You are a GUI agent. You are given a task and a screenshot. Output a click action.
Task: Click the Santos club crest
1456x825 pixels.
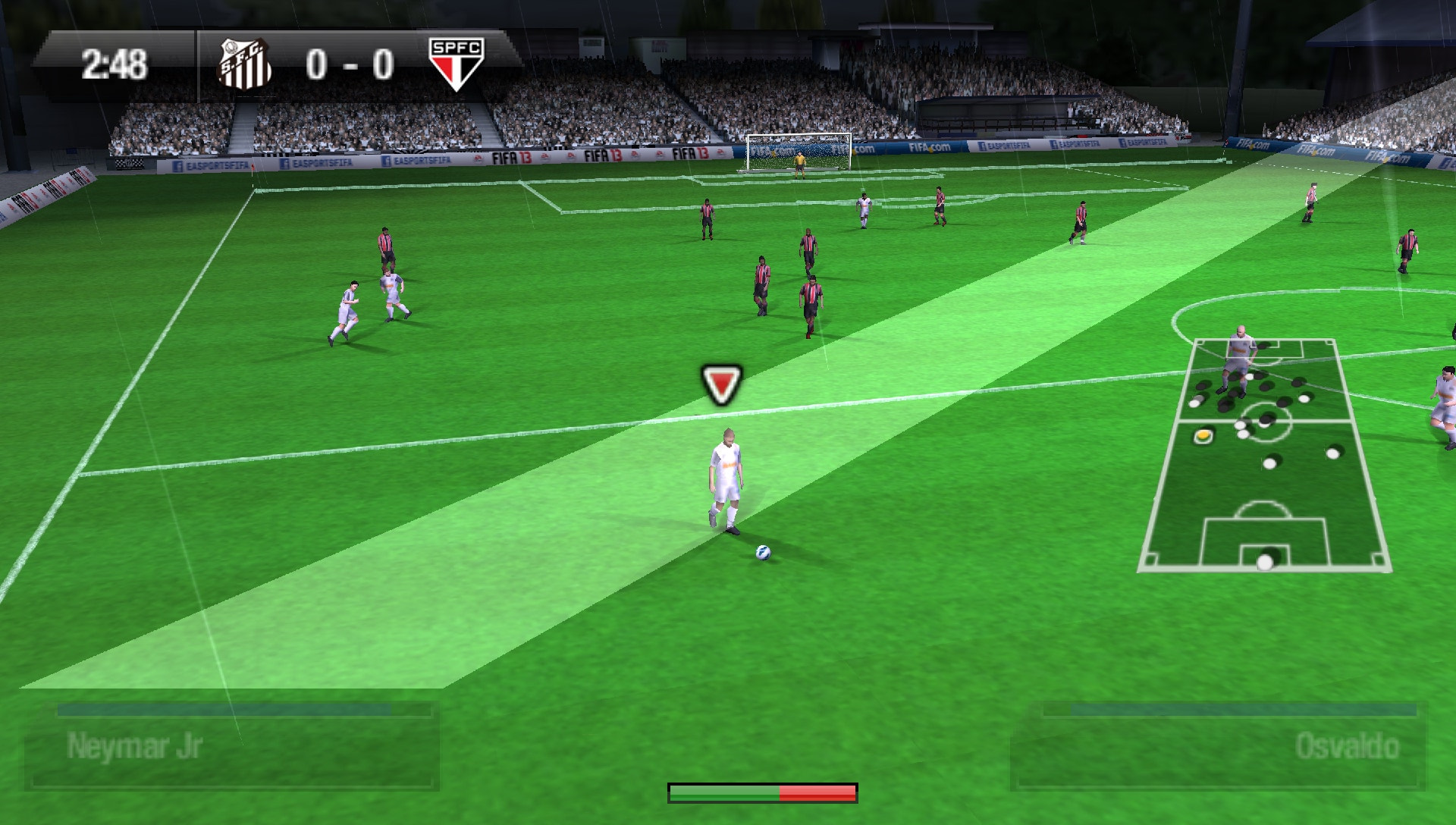coord(245,64)
